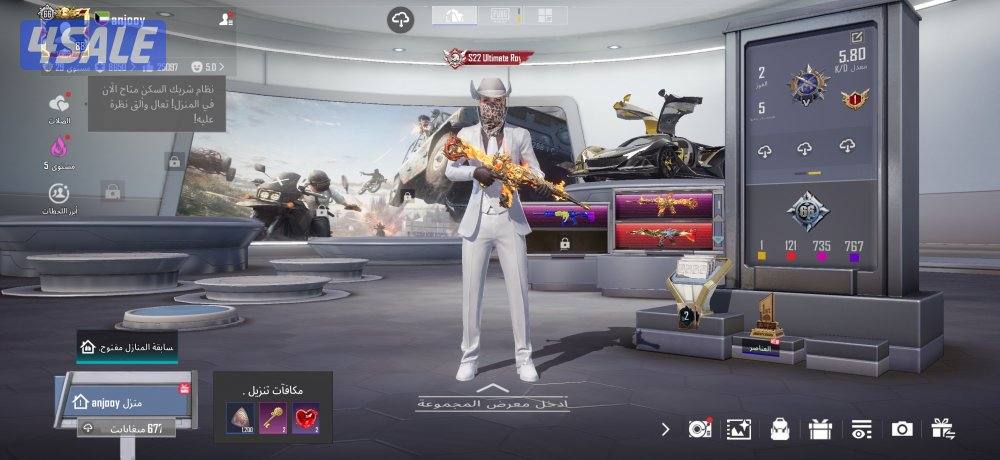Expand the bottom toolbar arrow

[x=666, y=429]
